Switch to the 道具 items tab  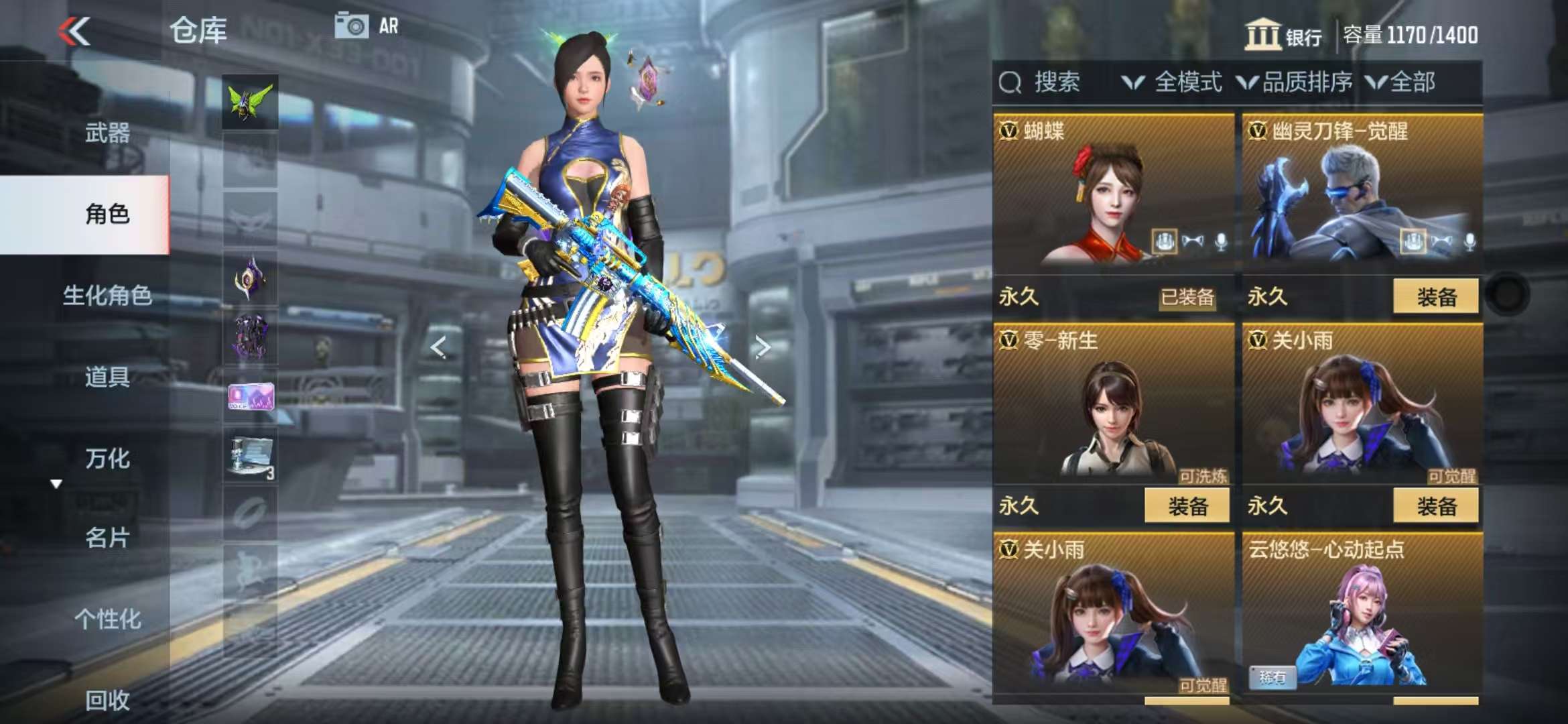tap(107, 377)
